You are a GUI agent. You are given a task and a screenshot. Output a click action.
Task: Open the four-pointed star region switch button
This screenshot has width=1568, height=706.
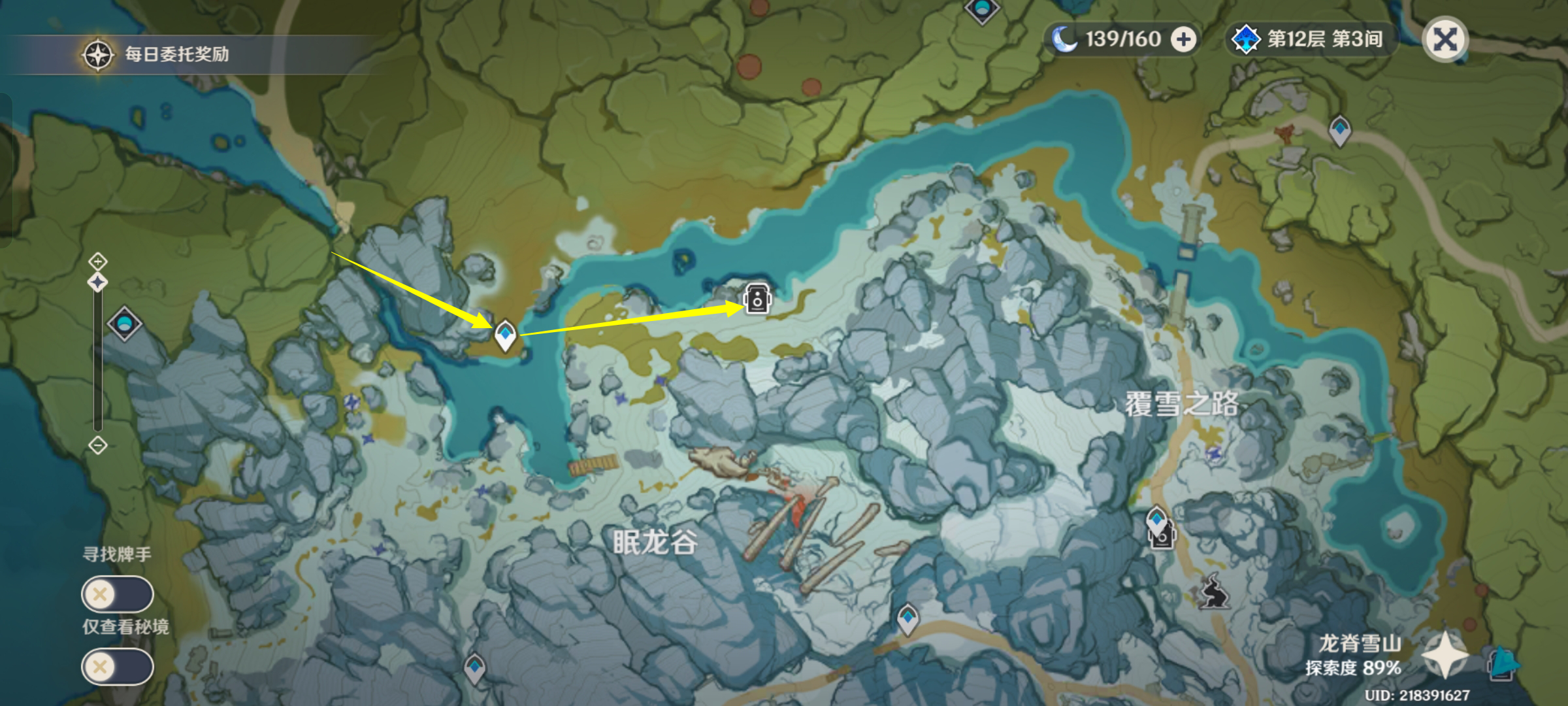point(1445,654)
